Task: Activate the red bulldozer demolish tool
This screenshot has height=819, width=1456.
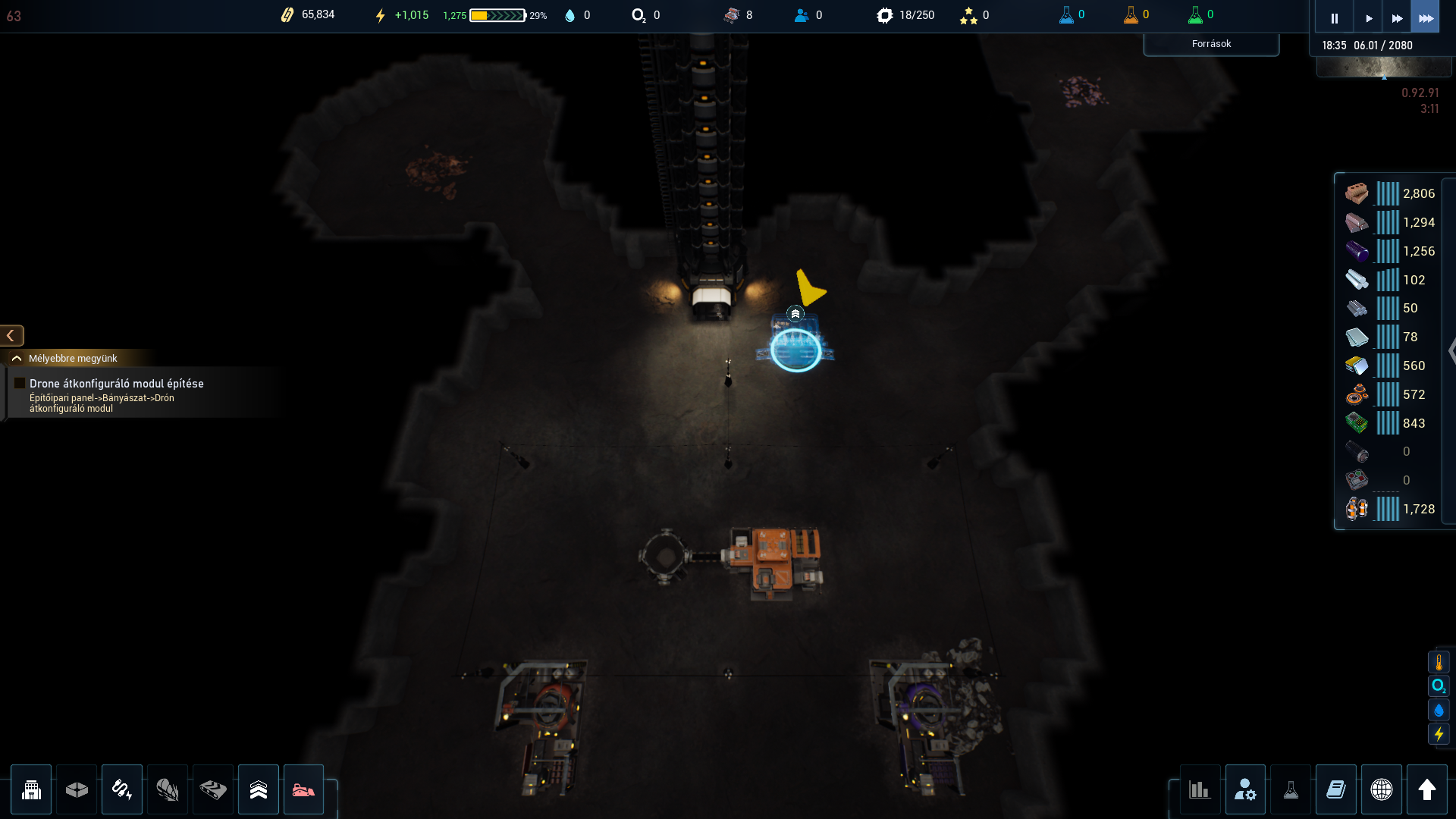Action: (x=303, y=789)
